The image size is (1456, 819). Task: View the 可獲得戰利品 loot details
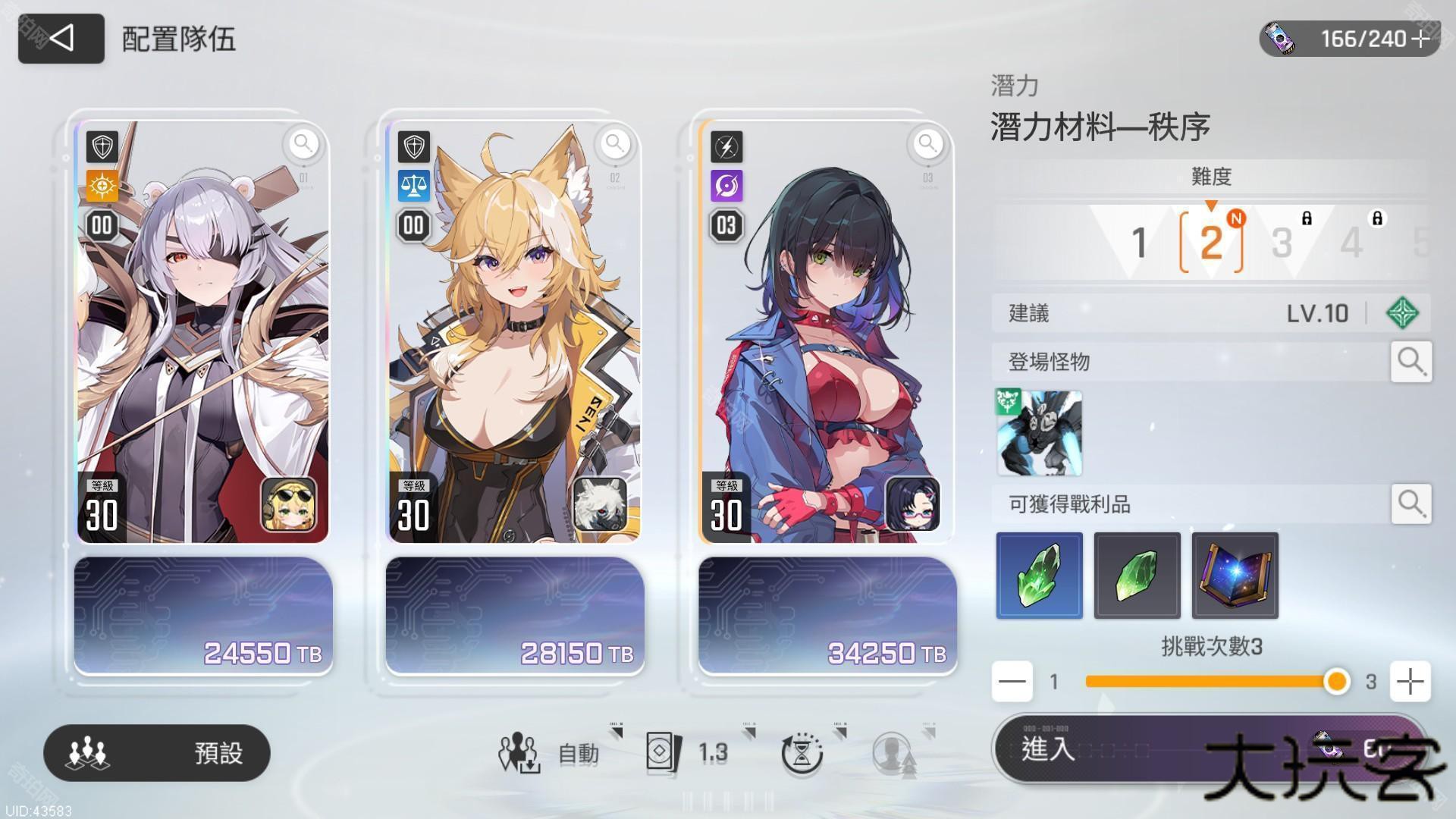[1410, 504]
